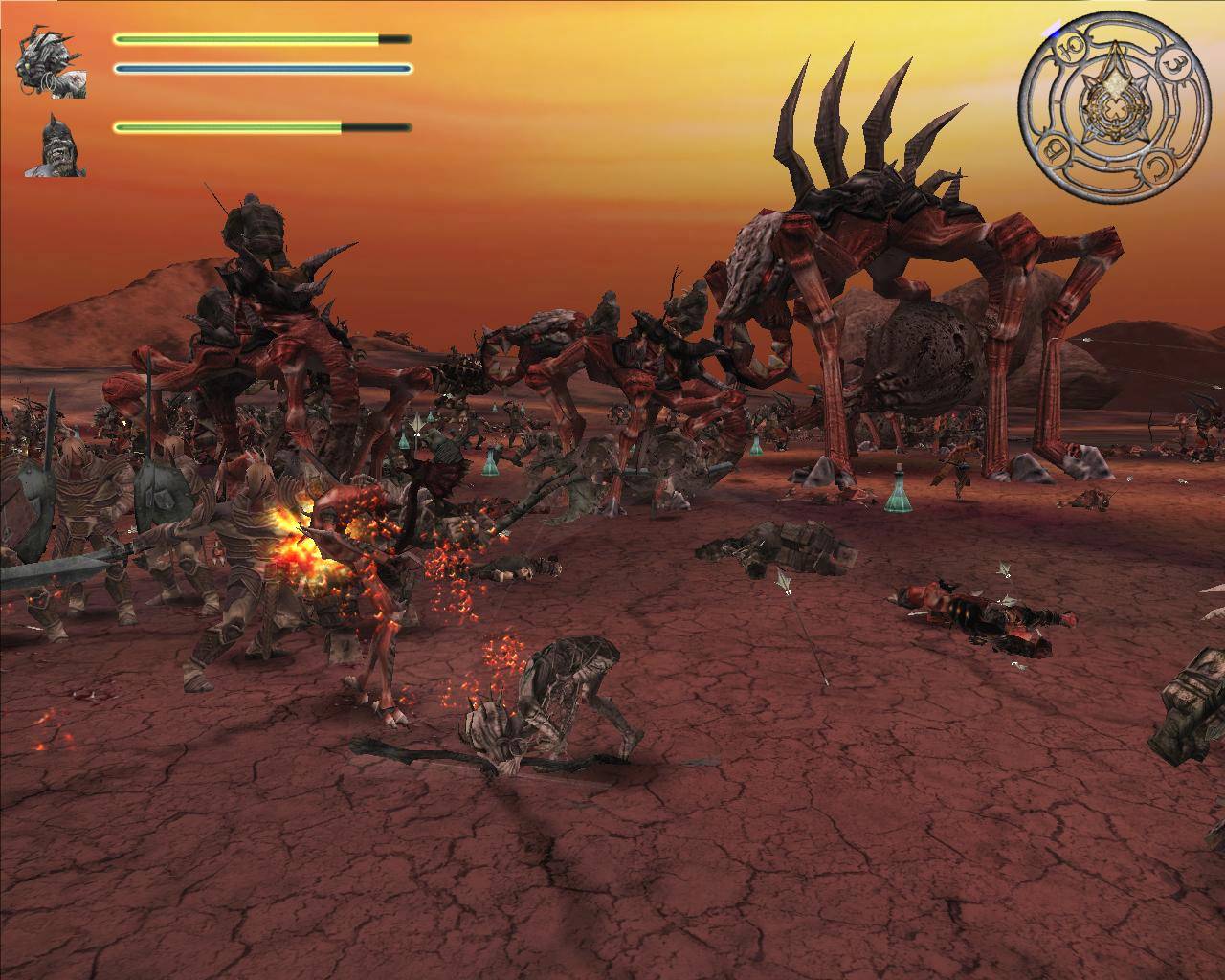Click the central star emblem of the compass dial
1225x980 pixels.
1115,107
